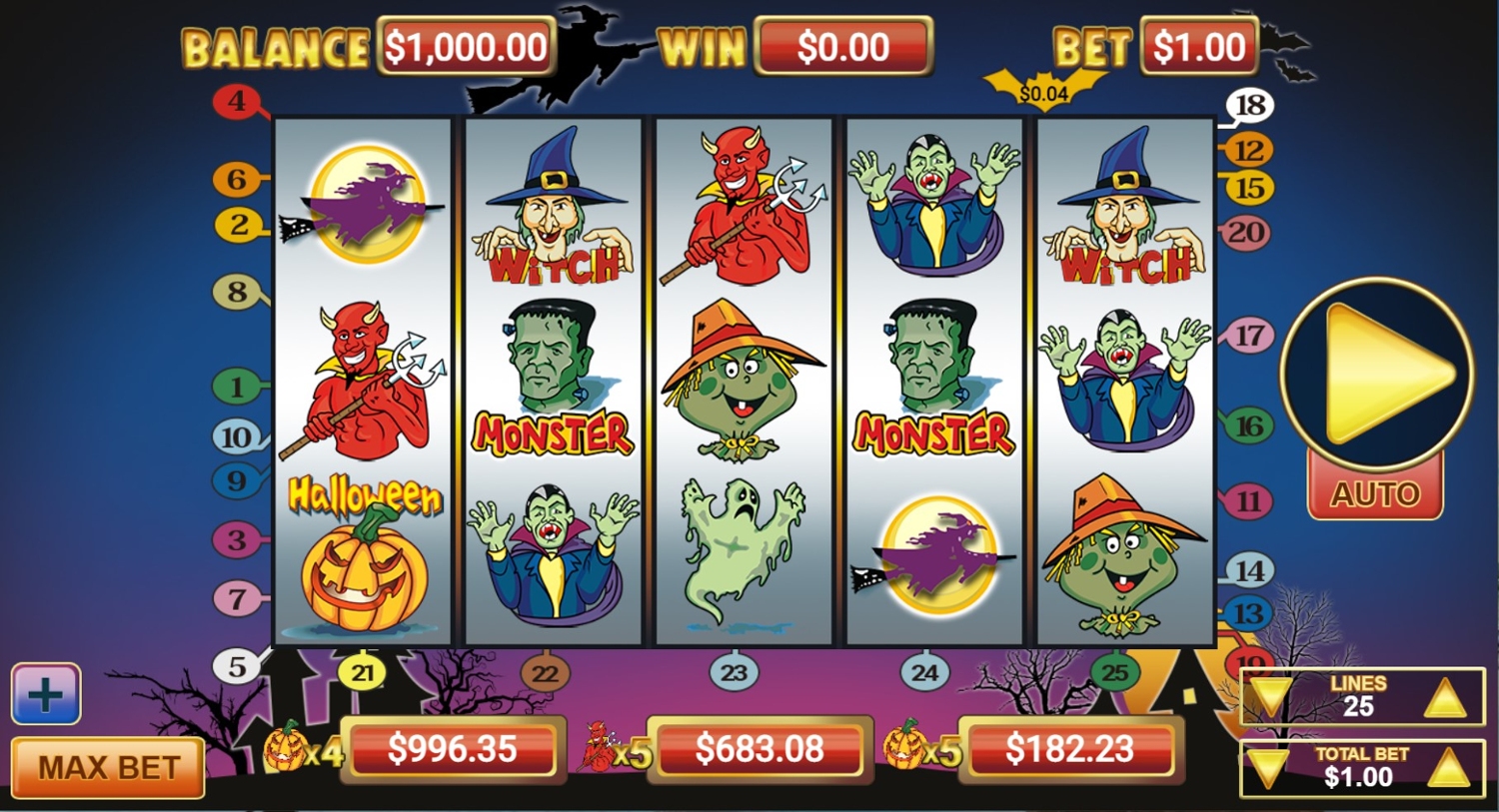The height and width of the screenshot is (812, 1499).
Task: Decrease the number of LINES
Action: point(1269,697)
